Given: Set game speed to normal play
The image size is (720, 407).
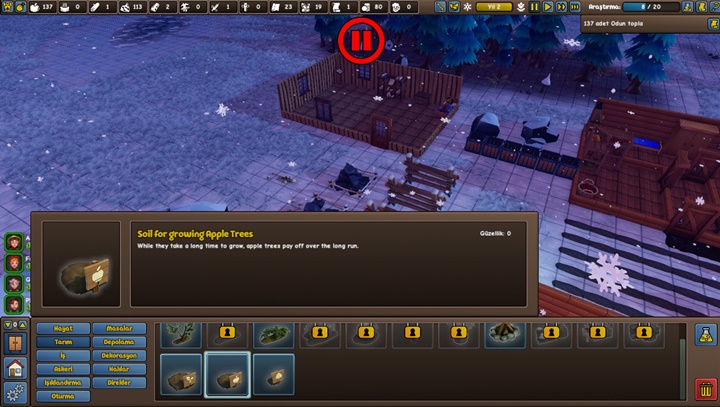Looking at the screenshot, I should (547, 7).
